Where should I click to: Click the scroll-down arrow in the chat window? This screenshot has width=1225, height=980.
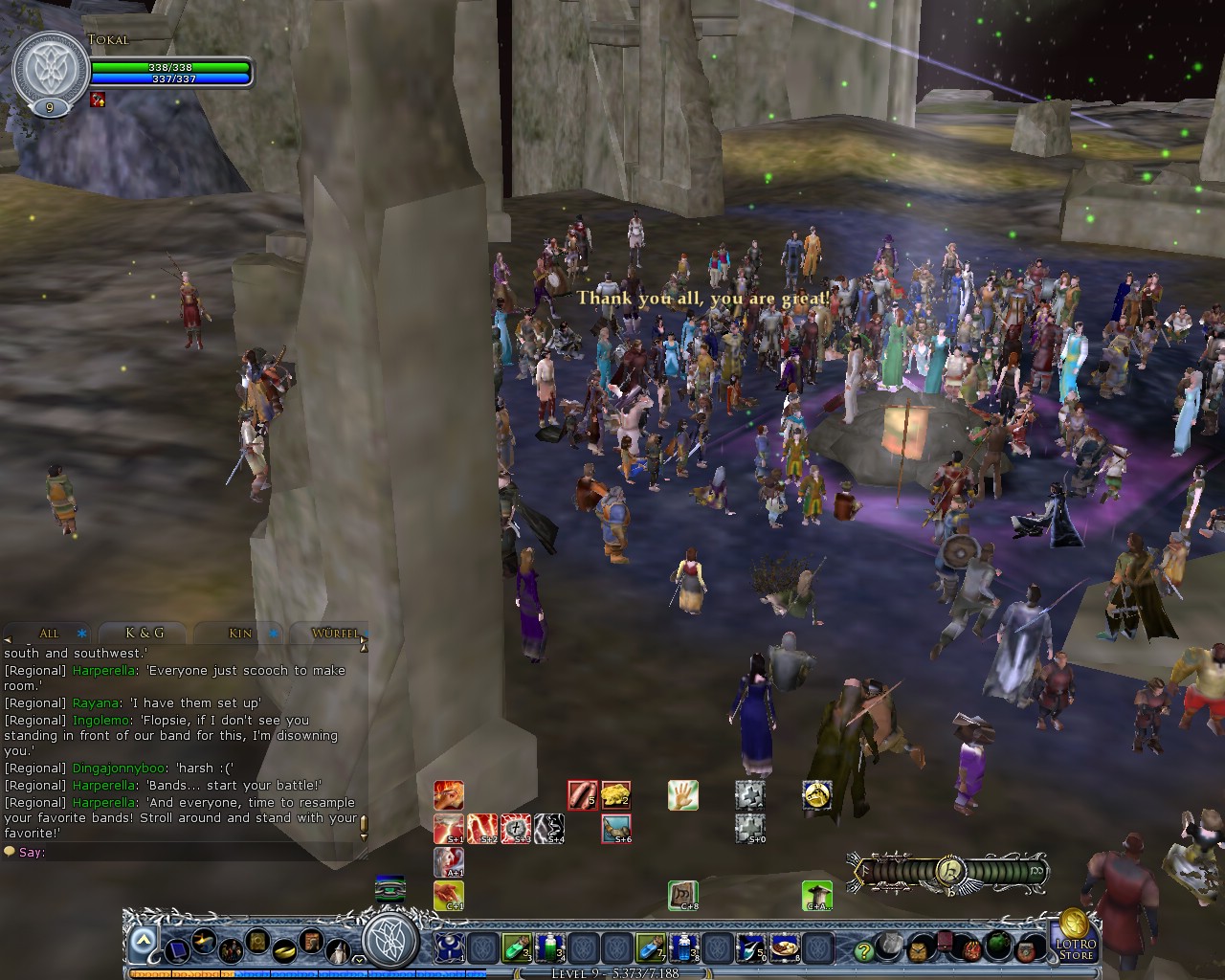tap(364, 835)
